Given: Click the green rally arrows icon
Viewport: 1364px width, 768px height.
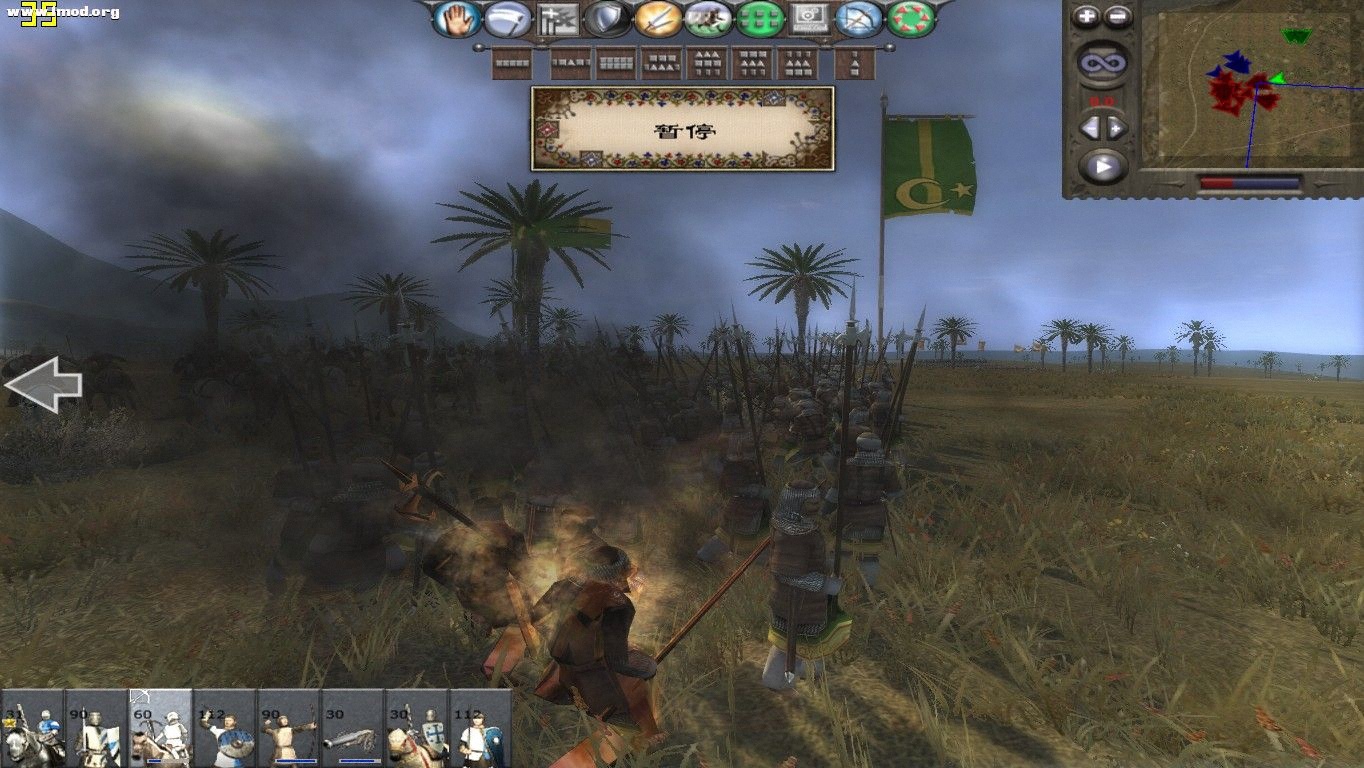Looking at the screenshot, I should [x=909, y=18].
